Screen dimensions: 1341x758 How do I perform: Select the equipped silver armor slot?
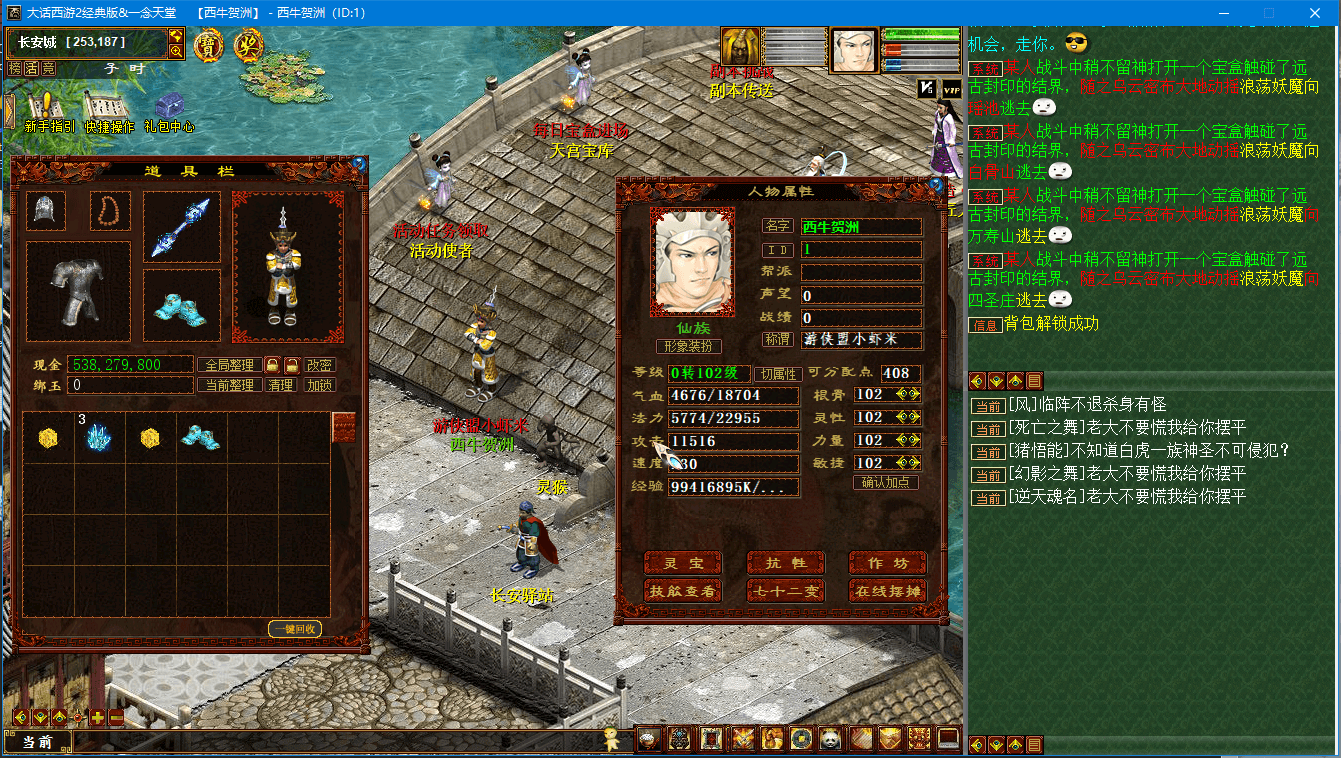(x=78, y=291)
